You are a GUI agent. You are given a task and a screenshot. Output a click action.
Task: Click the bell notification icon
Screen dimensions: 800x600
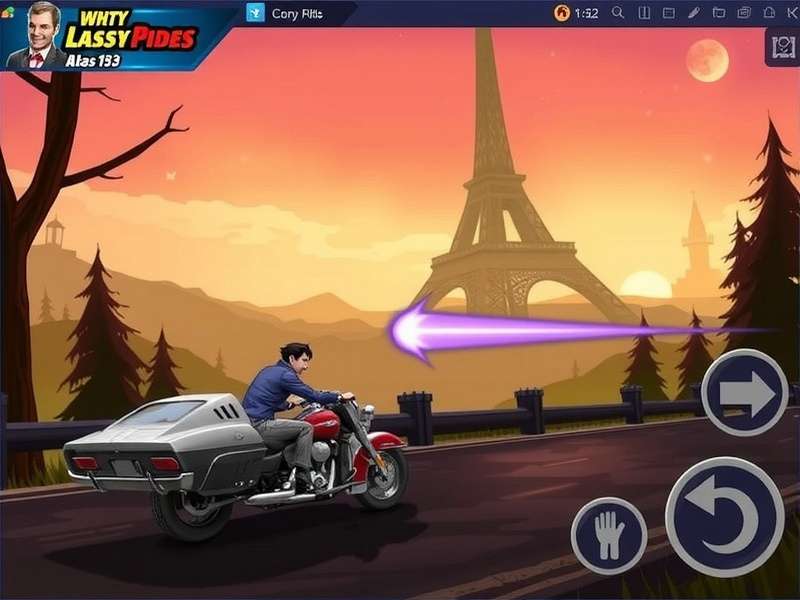pyautogui.click(x=770, y=13)
